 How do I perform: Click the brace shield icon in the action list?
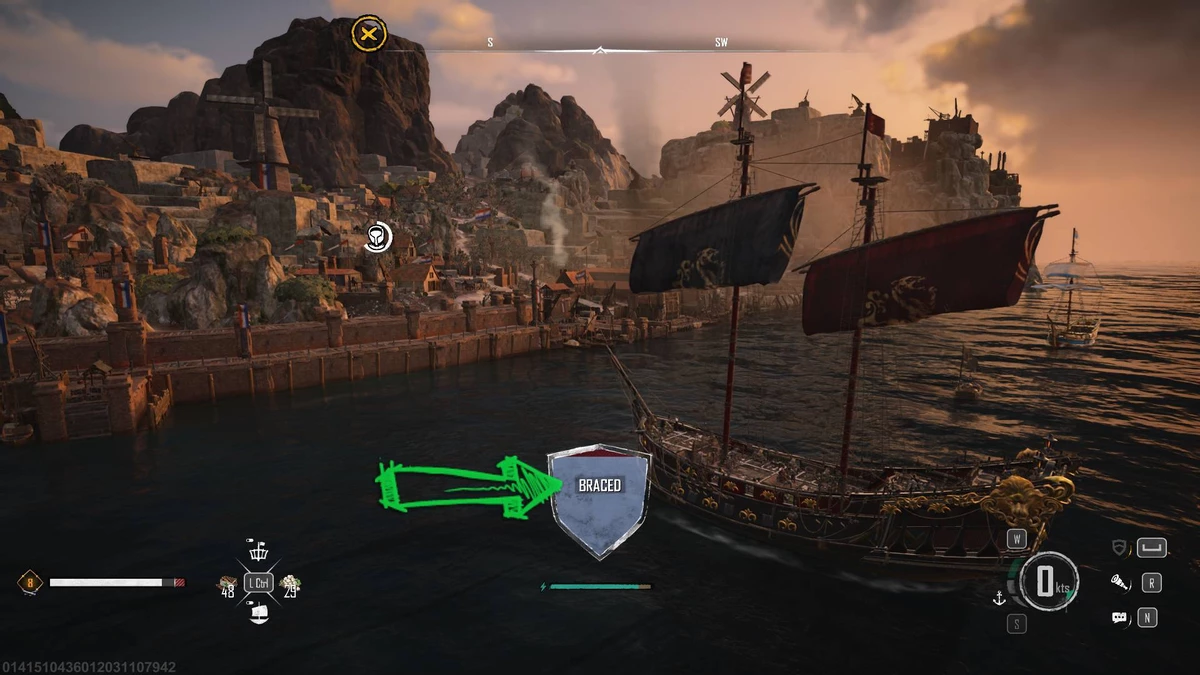(1120, 547)
